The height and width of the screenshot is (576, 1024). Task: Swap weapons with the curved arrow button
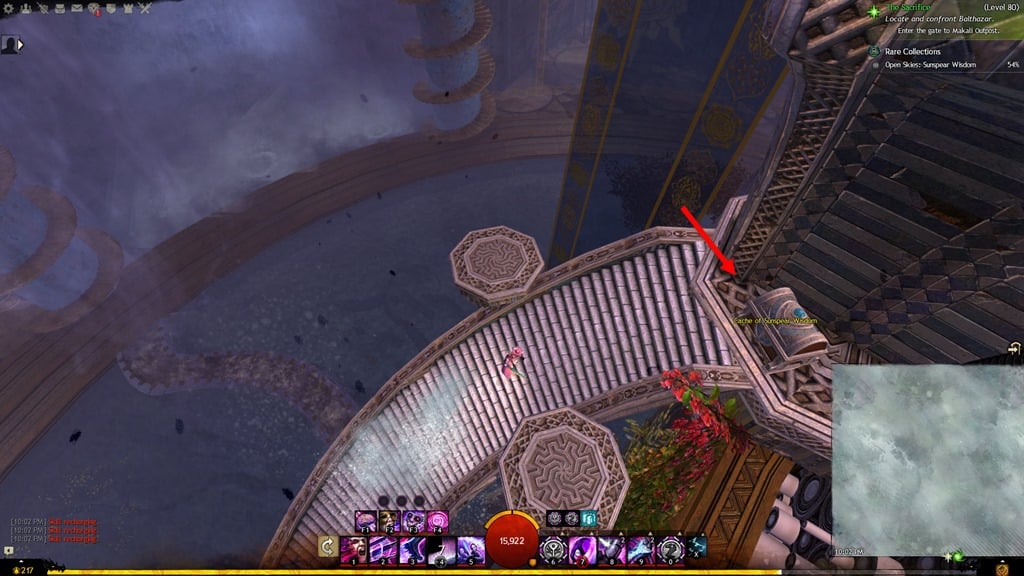click(x=327, y=547)
